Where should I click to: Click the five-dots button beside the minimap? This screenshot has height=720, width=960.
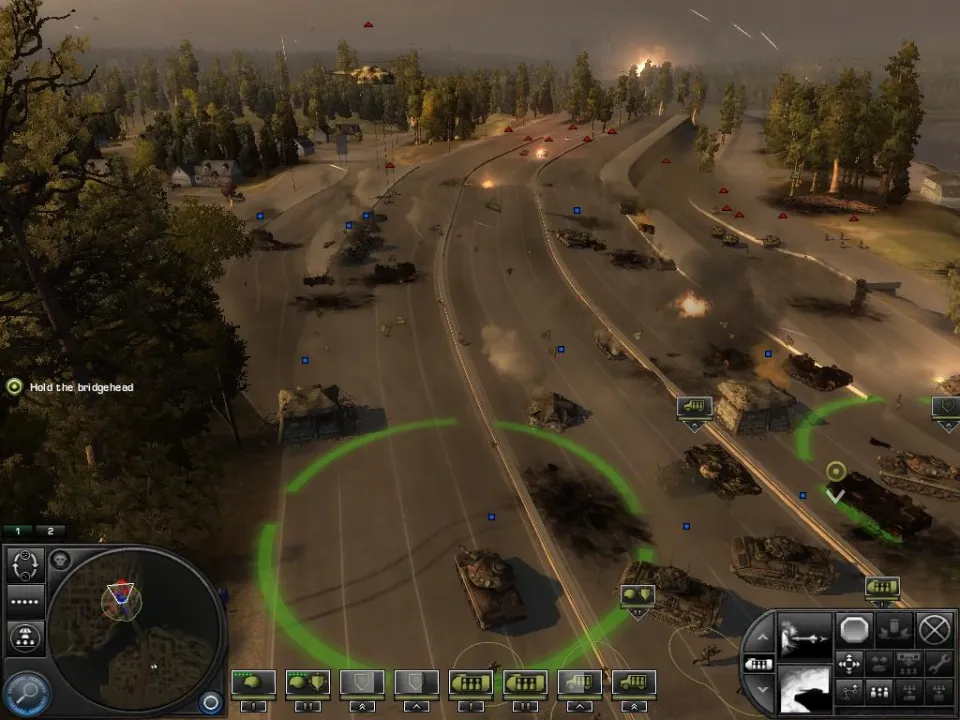pyautogui.click(x=25, y=600)
